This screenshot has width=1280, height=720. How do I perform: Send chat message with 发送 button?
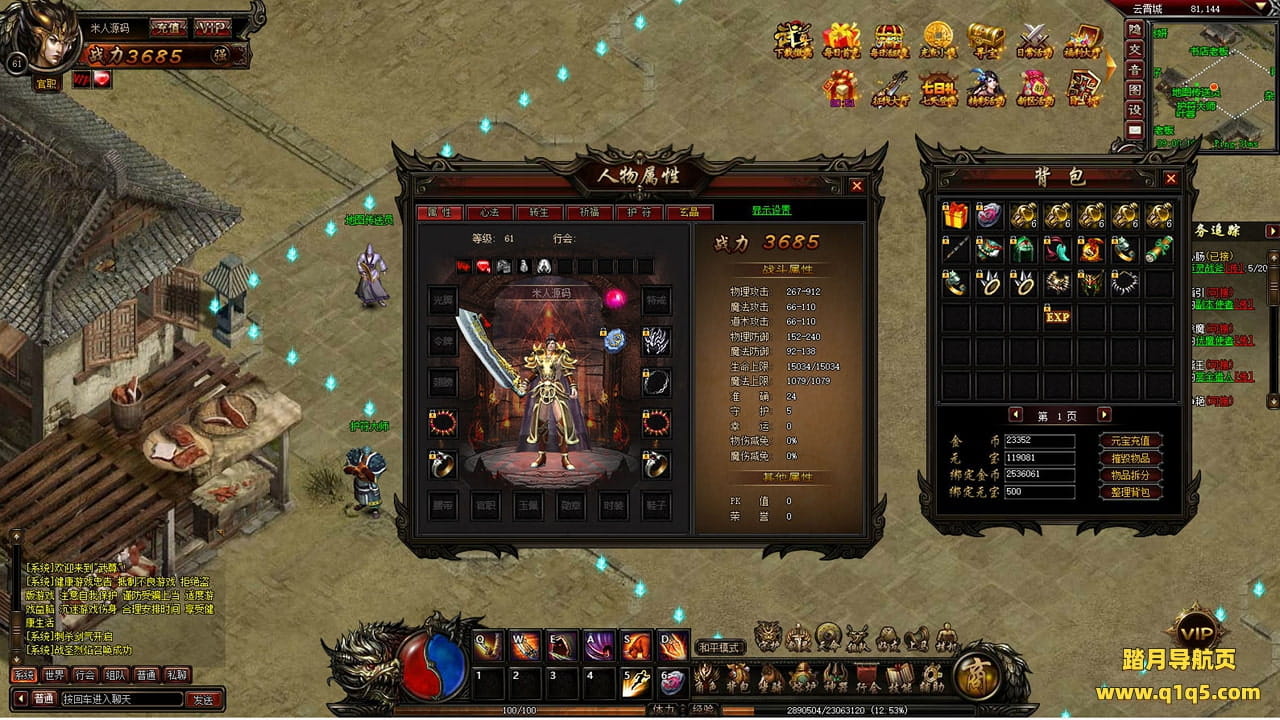coord(203,699)
